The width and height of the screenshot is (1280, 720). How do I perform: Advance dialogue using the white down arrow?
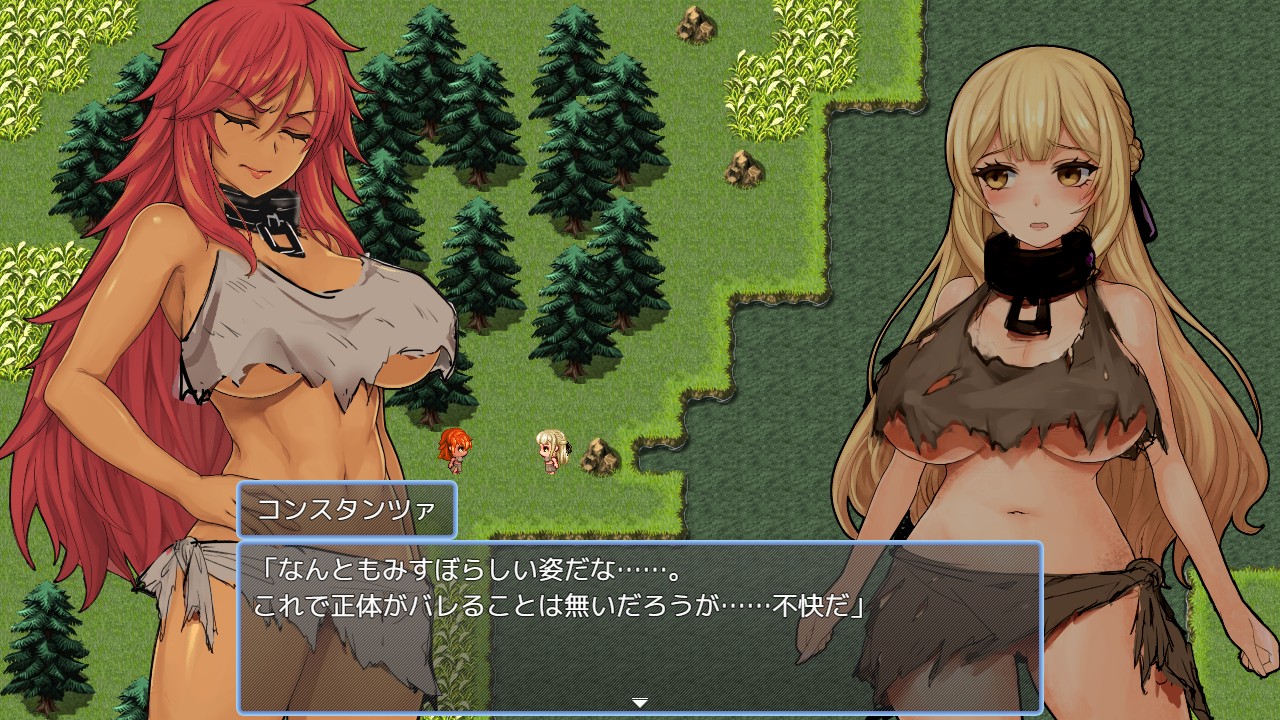[x=640, y=702]
